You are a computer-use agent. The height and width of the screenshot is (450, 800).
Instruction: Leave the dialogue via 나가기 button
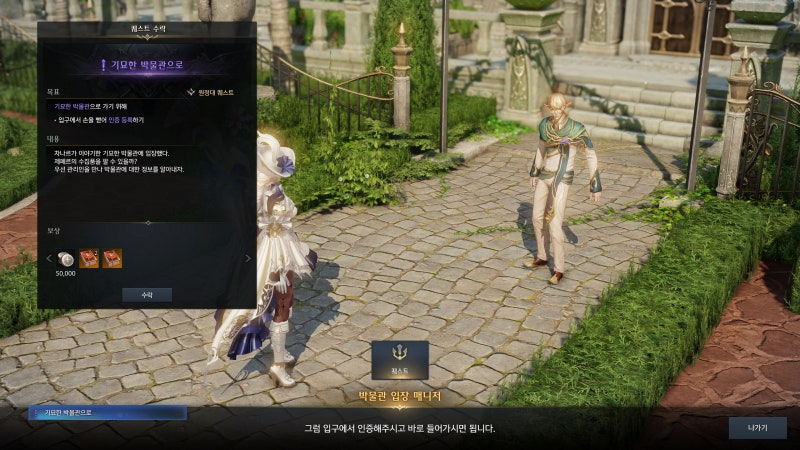(757, 428)
